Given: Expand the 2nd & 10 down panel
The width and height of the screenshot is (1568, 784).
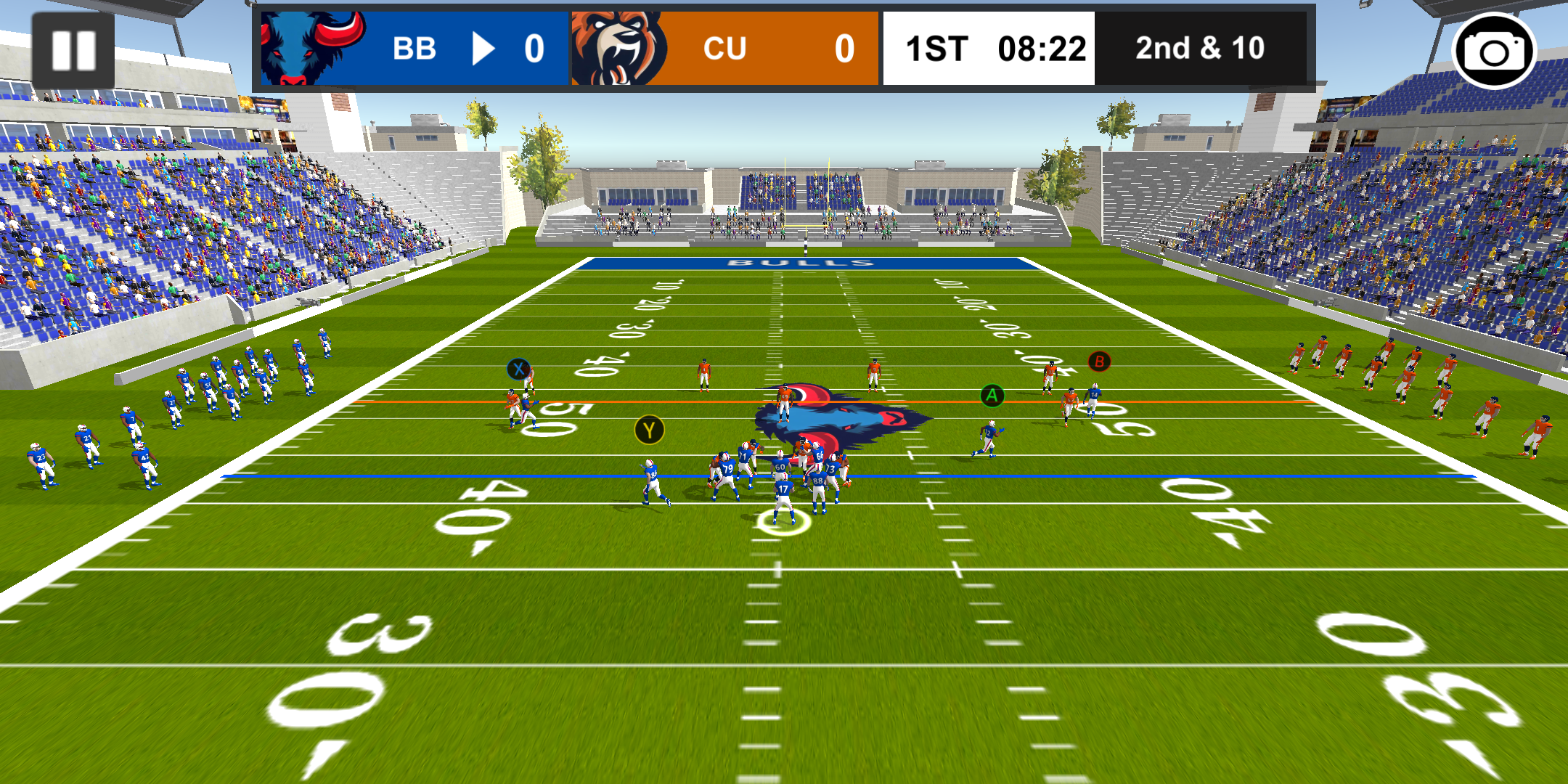Looking at the screenshot, I should pyautogui.click(x=1201, y=48).
